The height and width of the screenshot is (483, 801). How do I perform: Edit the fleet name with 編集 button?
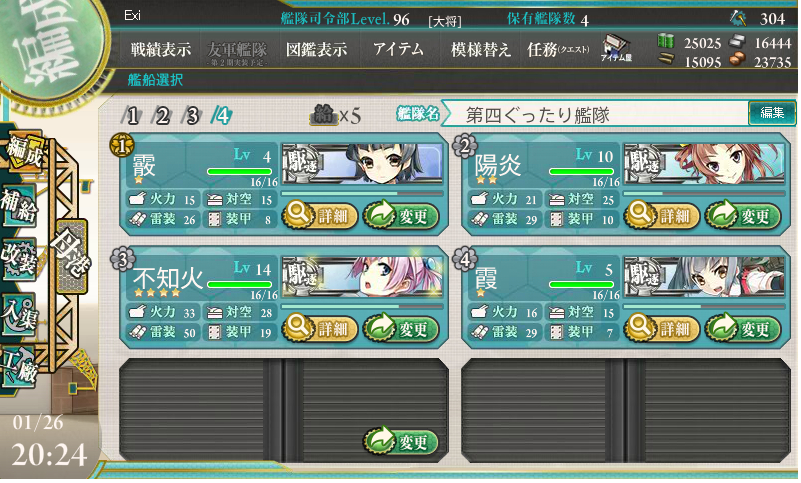coord(772,113)
